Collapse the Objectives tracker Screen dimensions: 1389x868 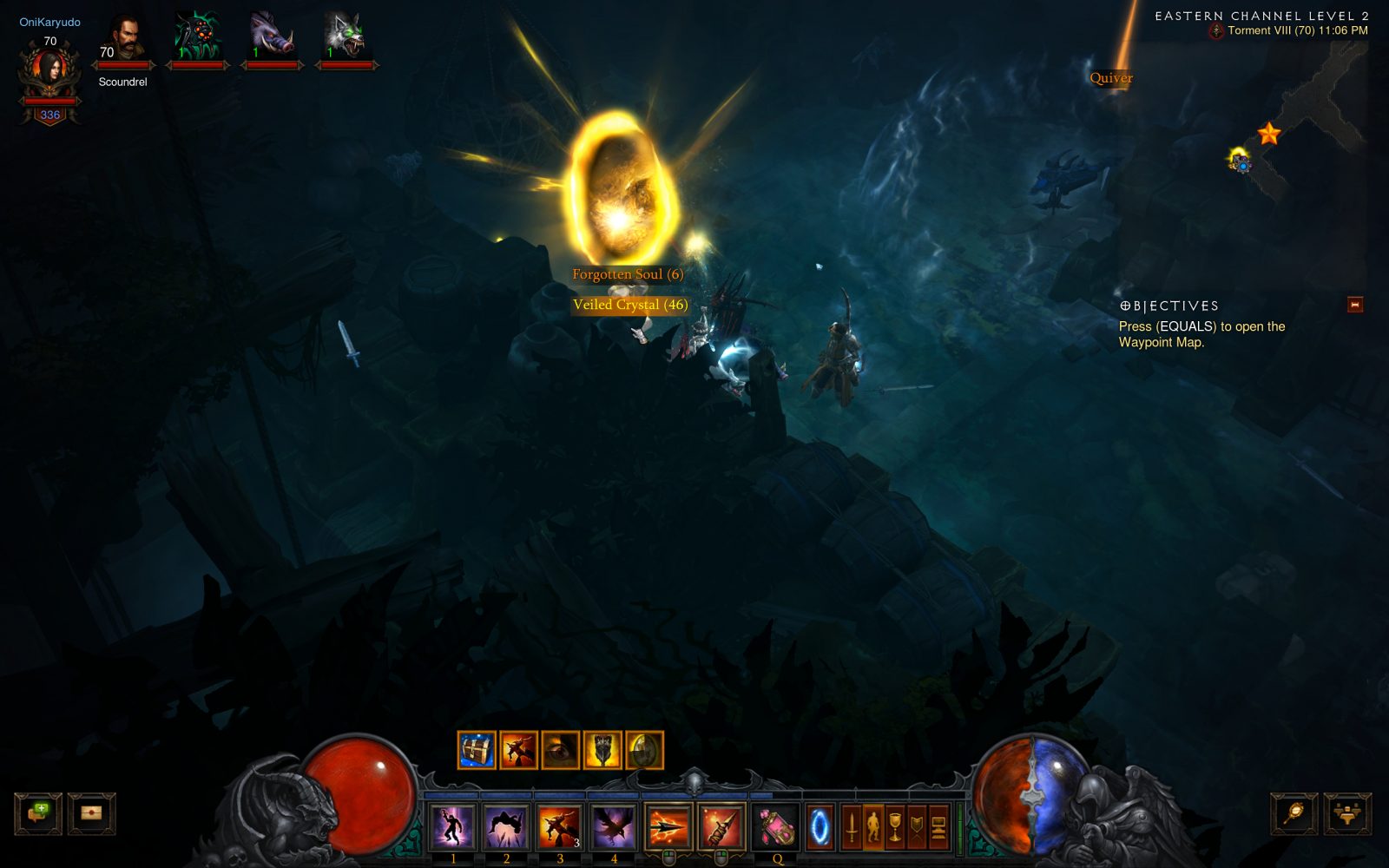click(1354, 305)
